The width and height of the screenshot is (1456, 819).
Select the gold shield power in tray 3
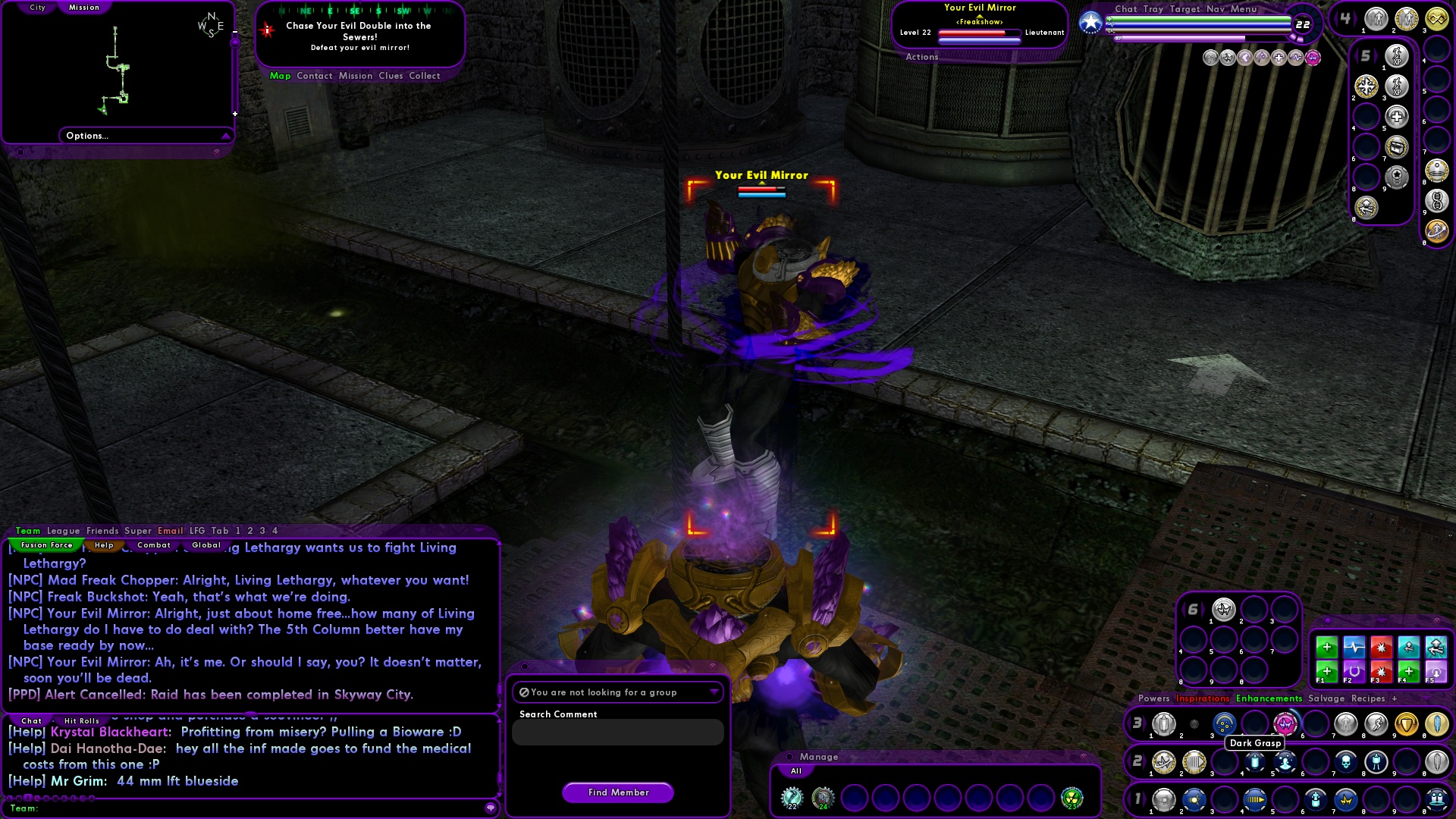(x=1406, y=725)
